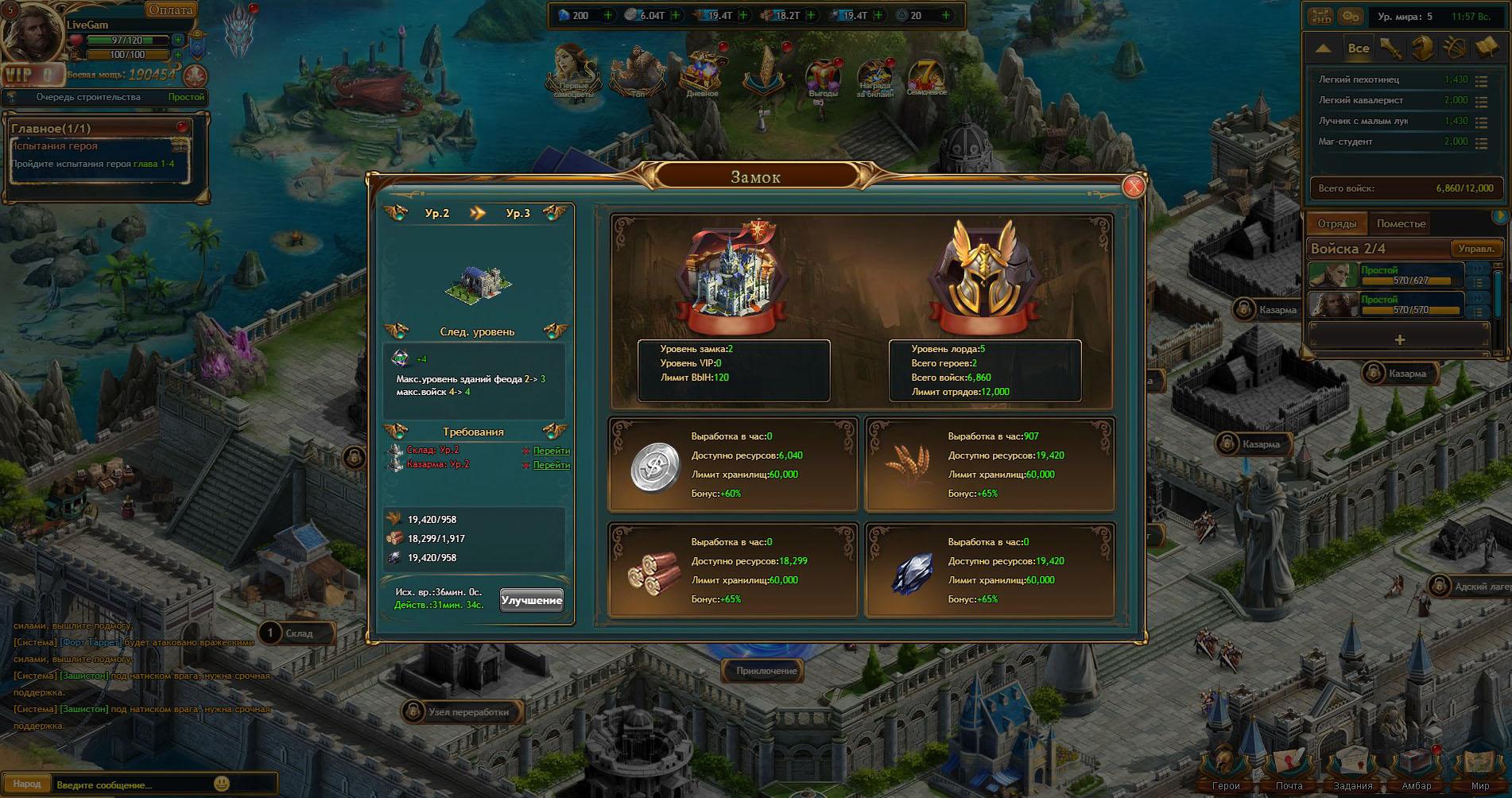Open the Награда за онлайн reward icon
The height and width of the screenshot is (798, 1512).
874,79
